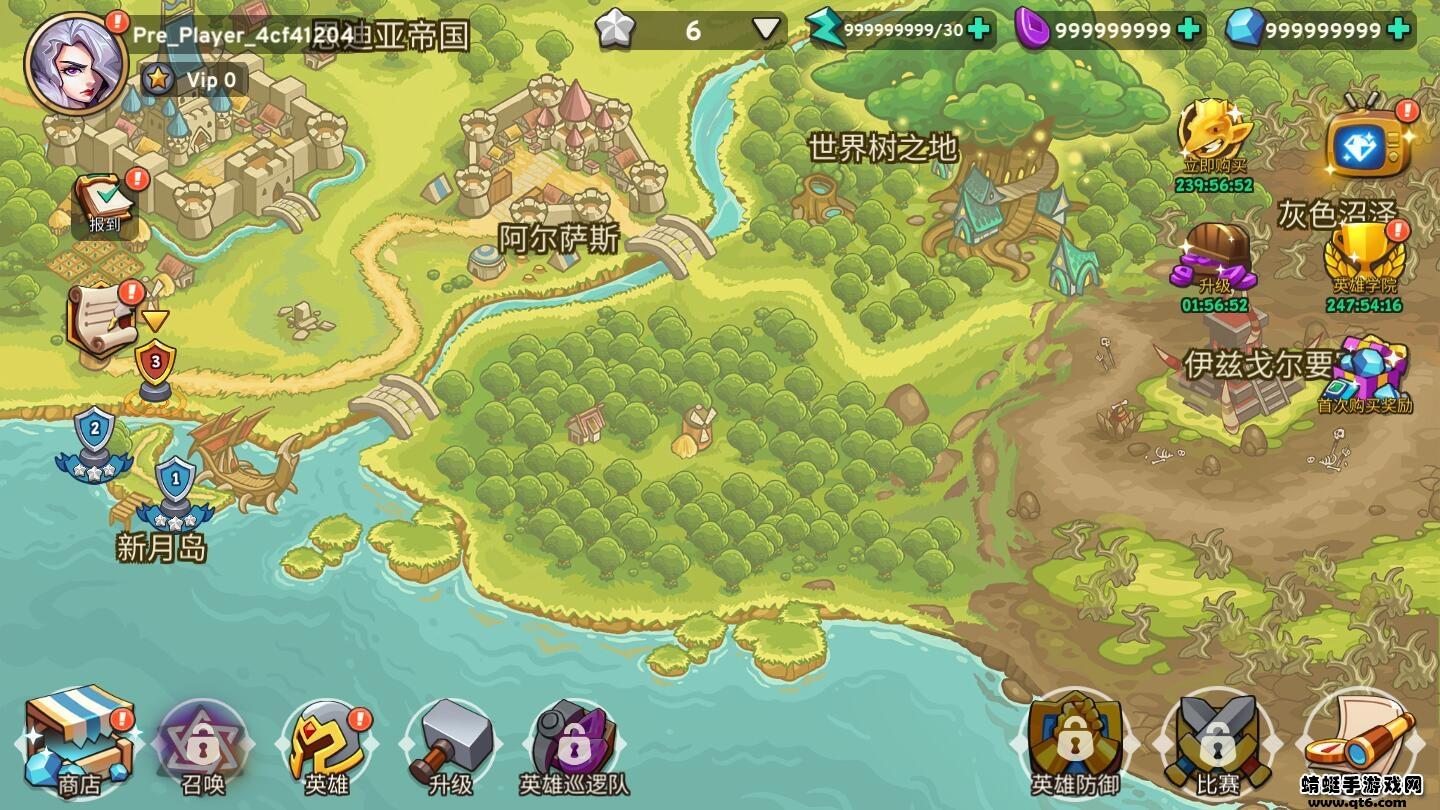
Task: Open the Vip 0 badge
Action: tap(194, 79)
